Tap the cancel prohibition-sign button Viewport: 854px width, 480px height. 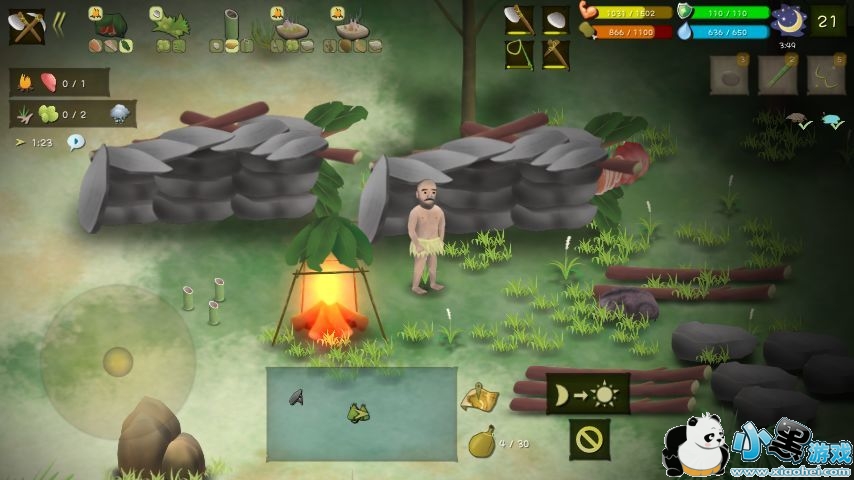point(589,439)
